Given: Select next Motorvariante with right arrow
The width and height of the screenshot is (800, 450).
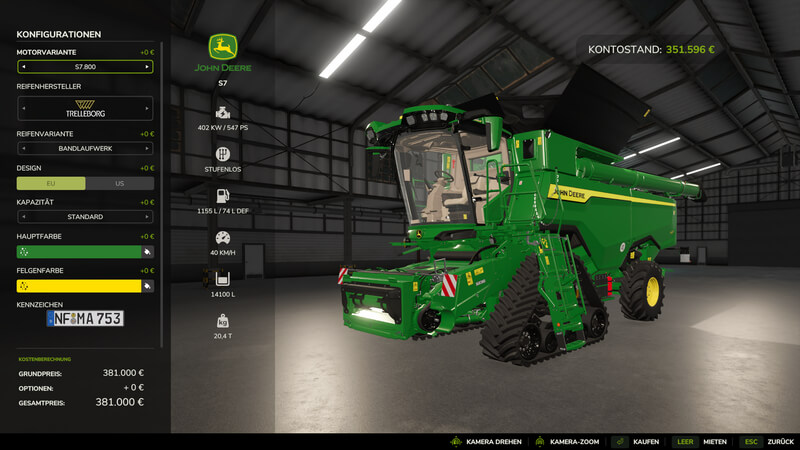Looking at the screenshot, I should click(148, 67).
